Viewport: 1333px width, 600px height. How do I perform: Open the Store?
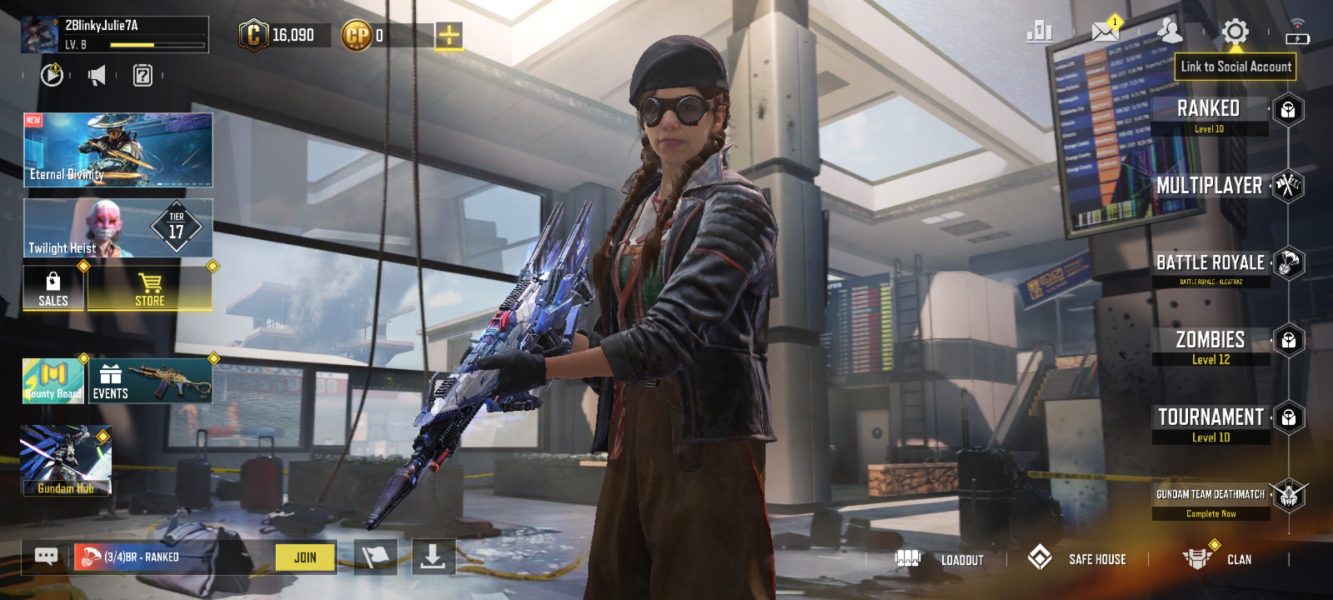pyautogui.click(x=150, y=287)
